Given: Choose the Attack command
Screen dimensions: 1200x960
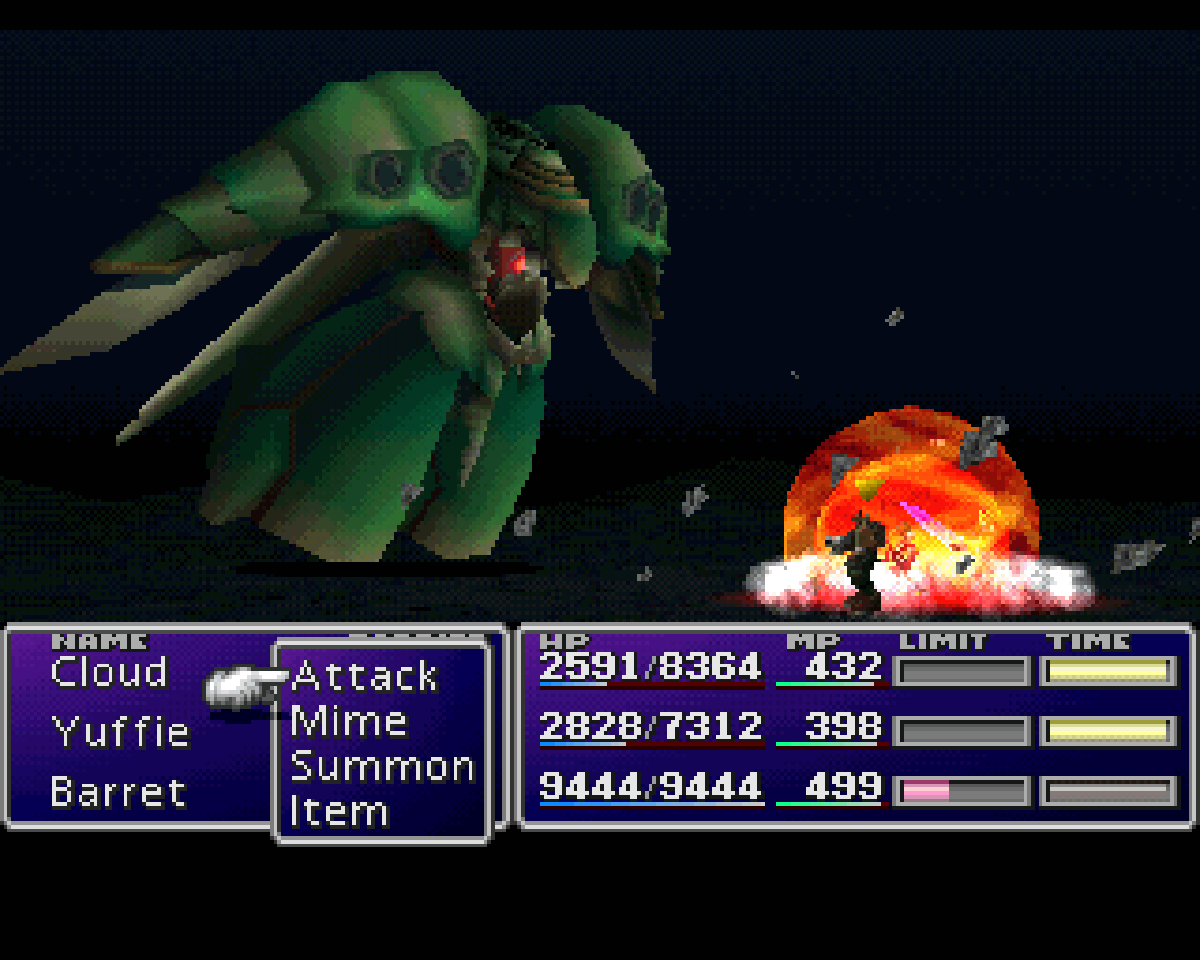Looking at the screenshot, I should (365, 677).
